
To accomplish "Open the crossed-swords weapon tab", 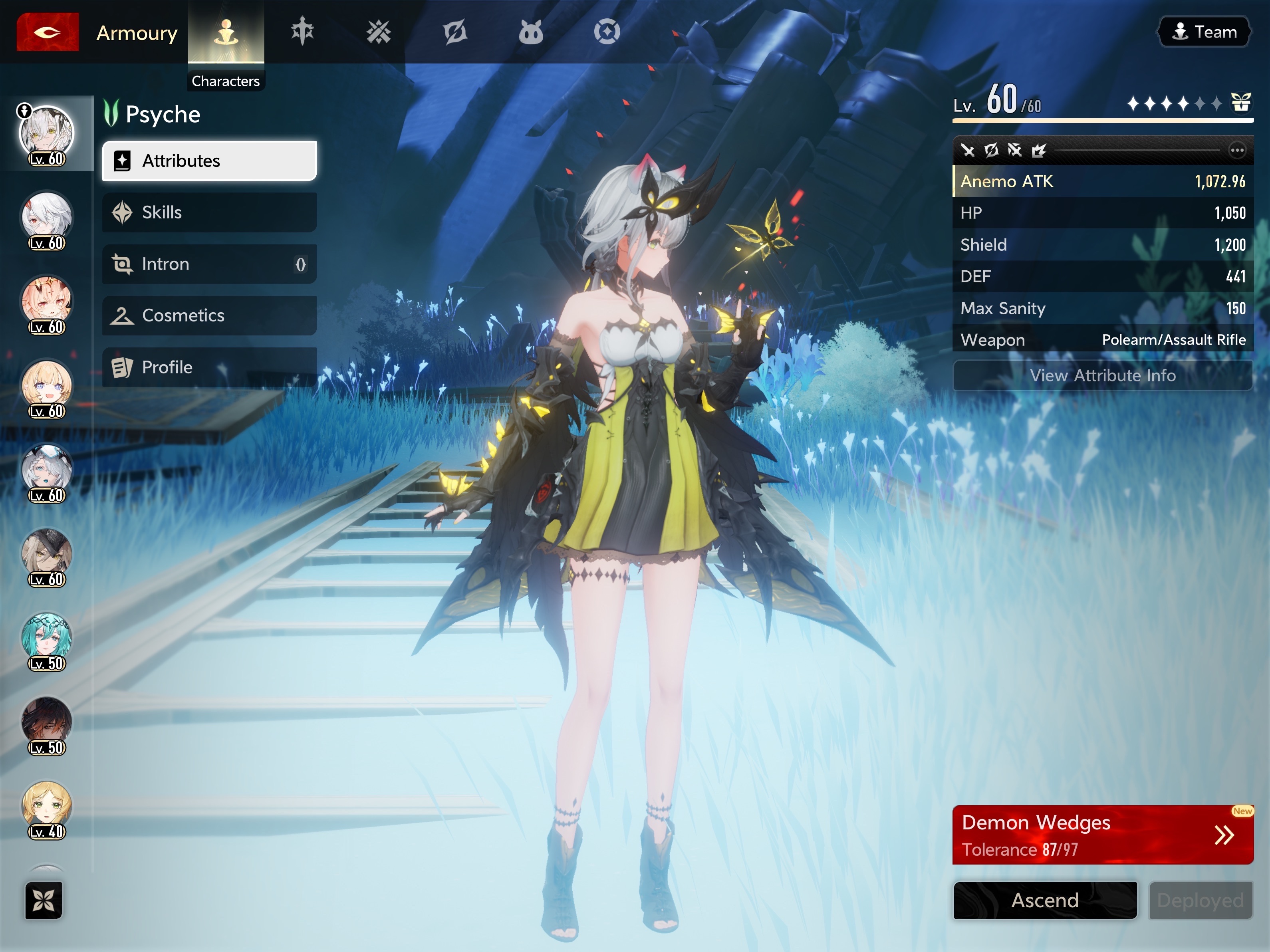I will click(378, 32).
